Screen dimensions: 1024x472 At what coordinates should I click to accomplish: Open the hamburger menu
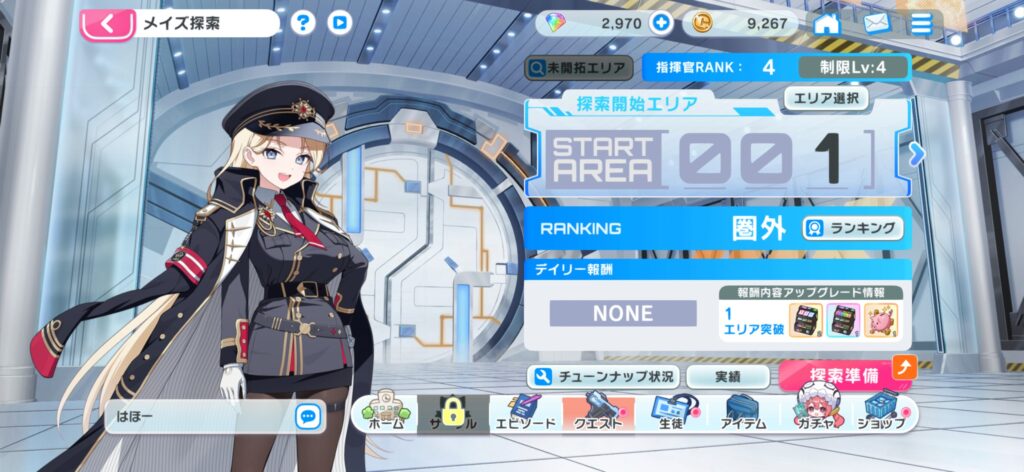[921, 23]
